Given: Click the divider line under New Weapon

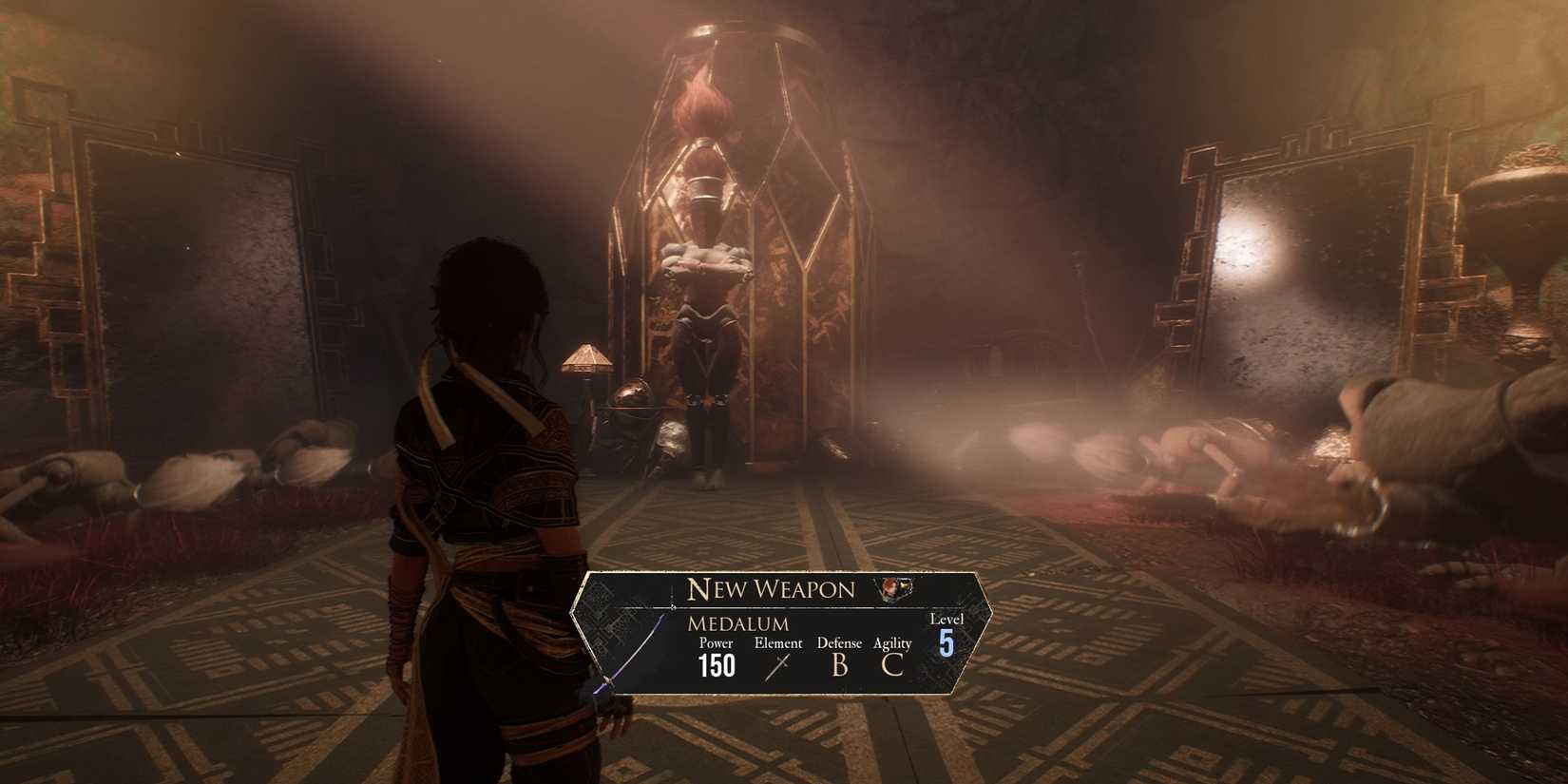Looking at the screenshot, I should click(770, 608).
